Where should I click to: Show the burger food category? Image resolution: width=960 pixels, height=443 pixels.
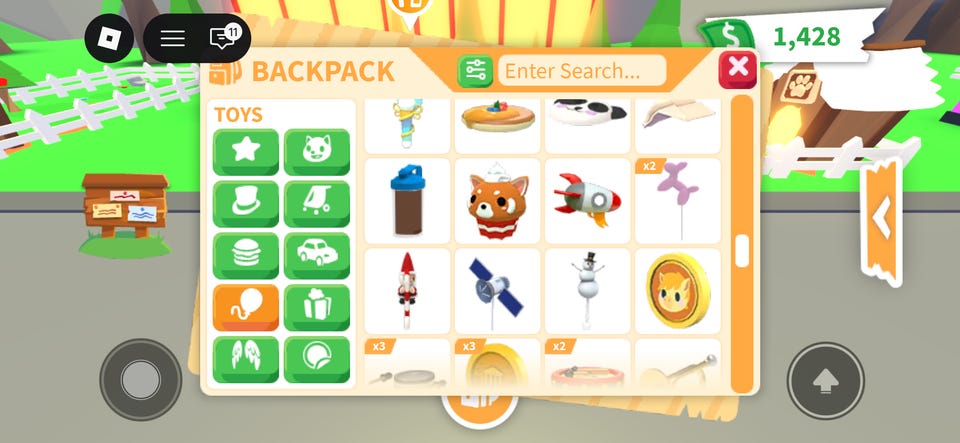tap(245, 256)
